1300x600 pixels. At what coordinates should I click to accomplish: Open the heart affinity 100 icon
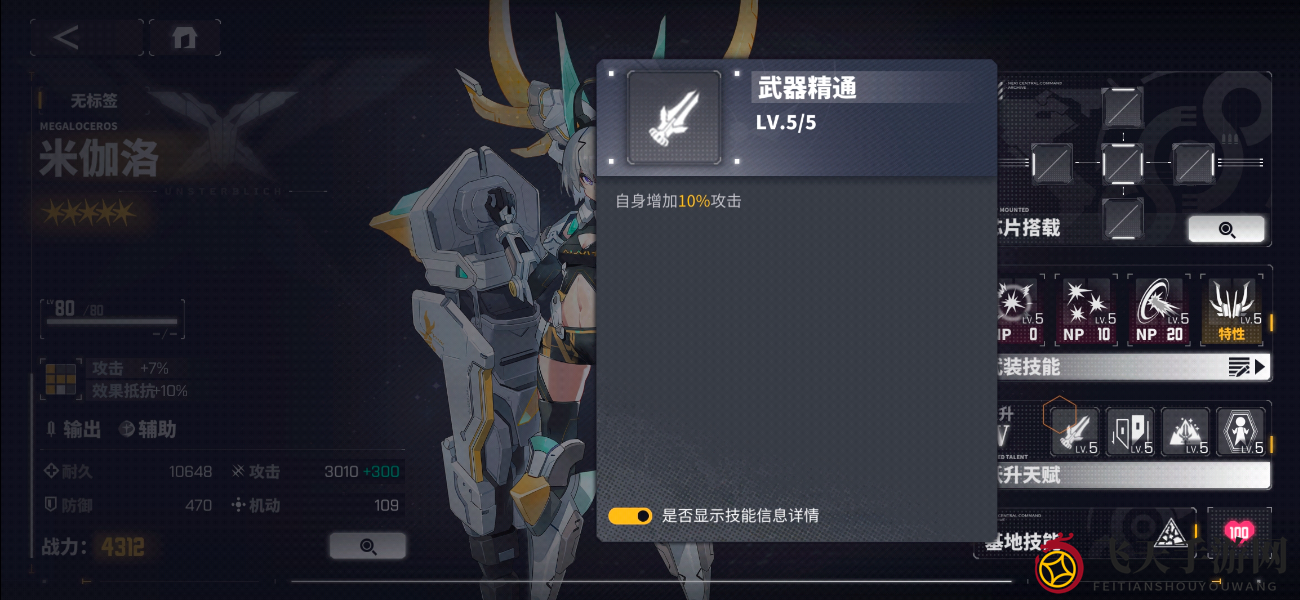point(1239,532)
